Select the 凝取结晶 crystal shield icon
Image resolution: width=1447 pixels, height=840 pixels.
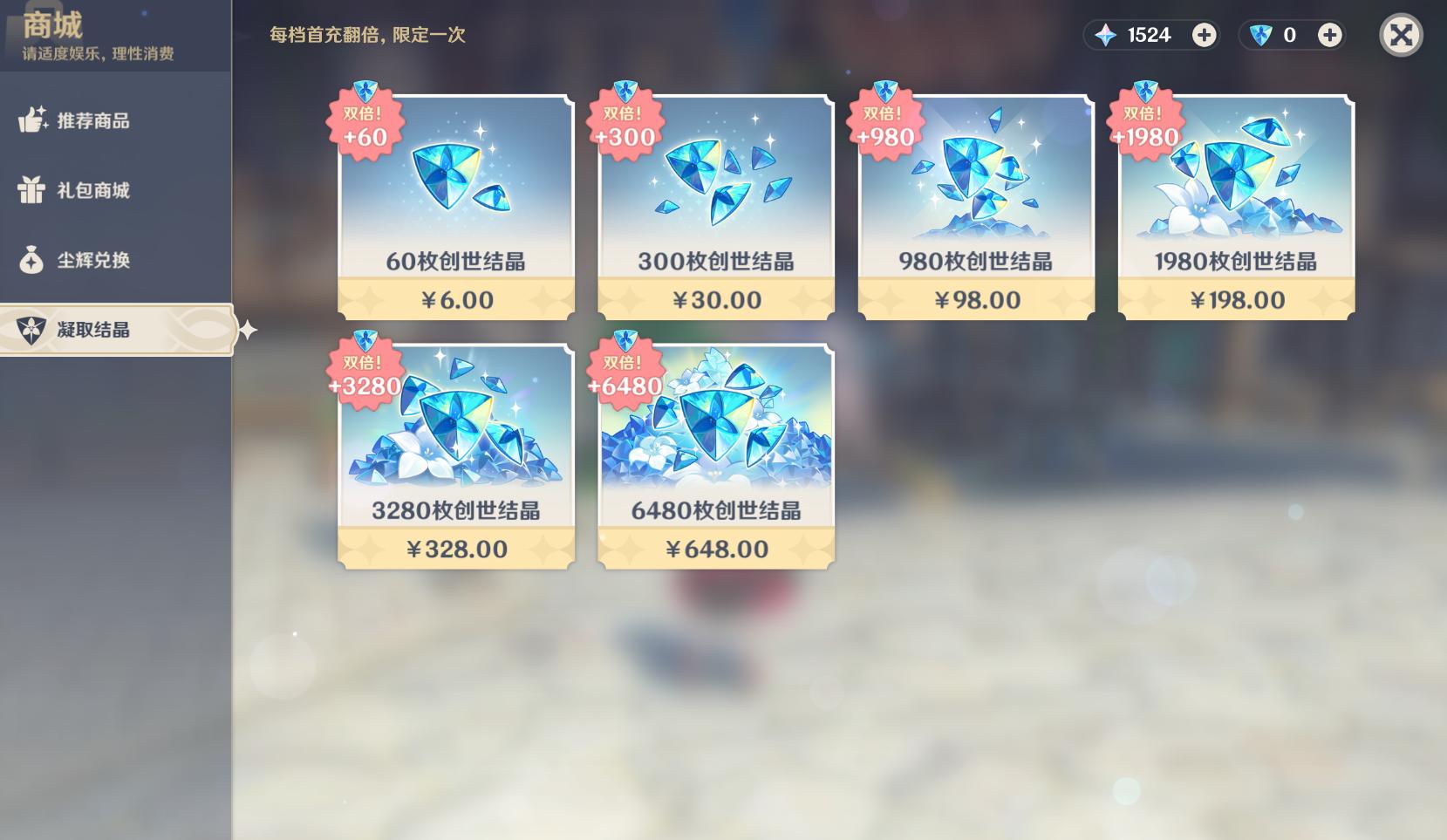pos(31,331)
